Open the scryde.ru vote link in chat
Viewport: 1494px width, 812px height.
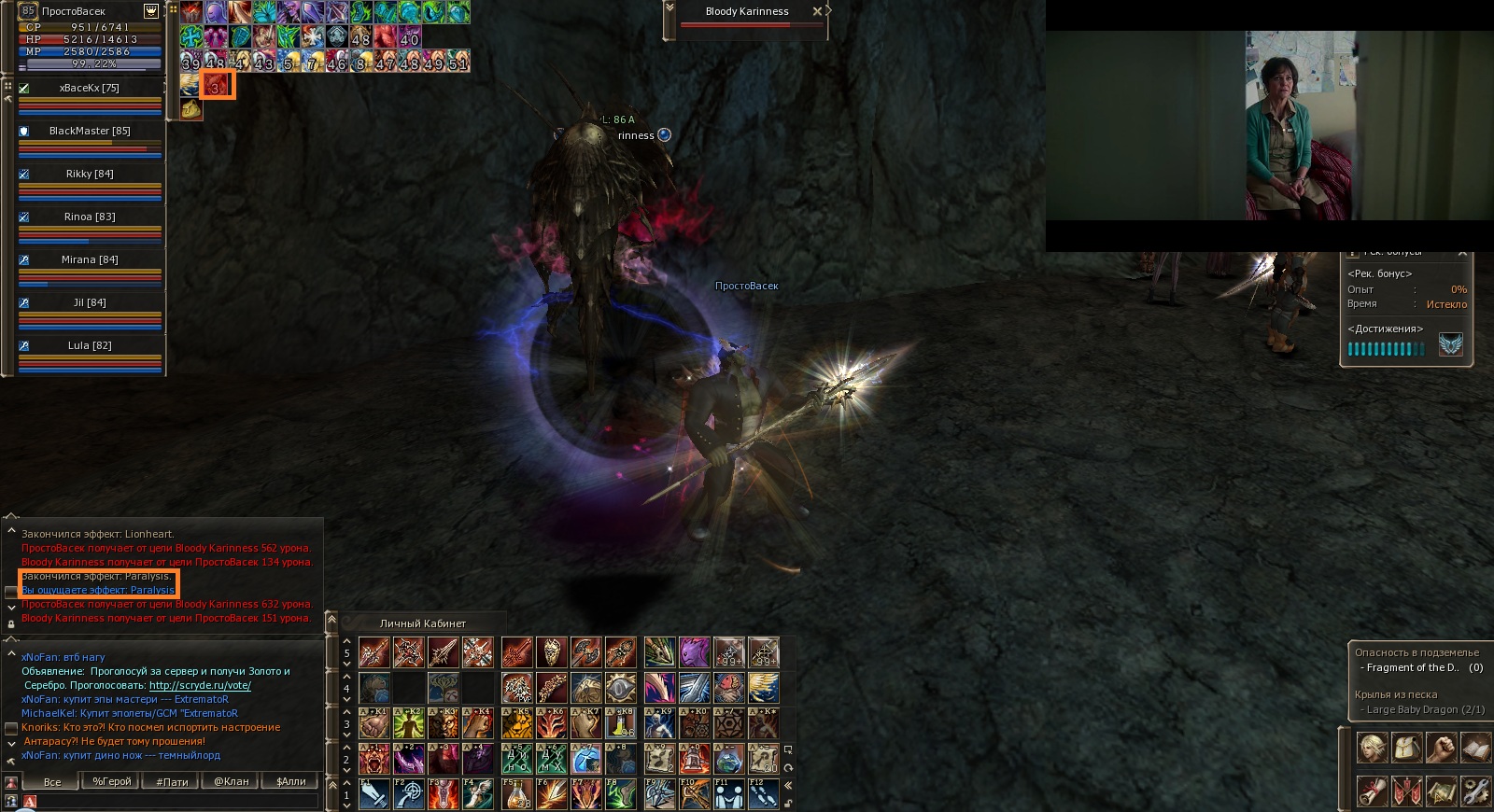tap(200, 685)
